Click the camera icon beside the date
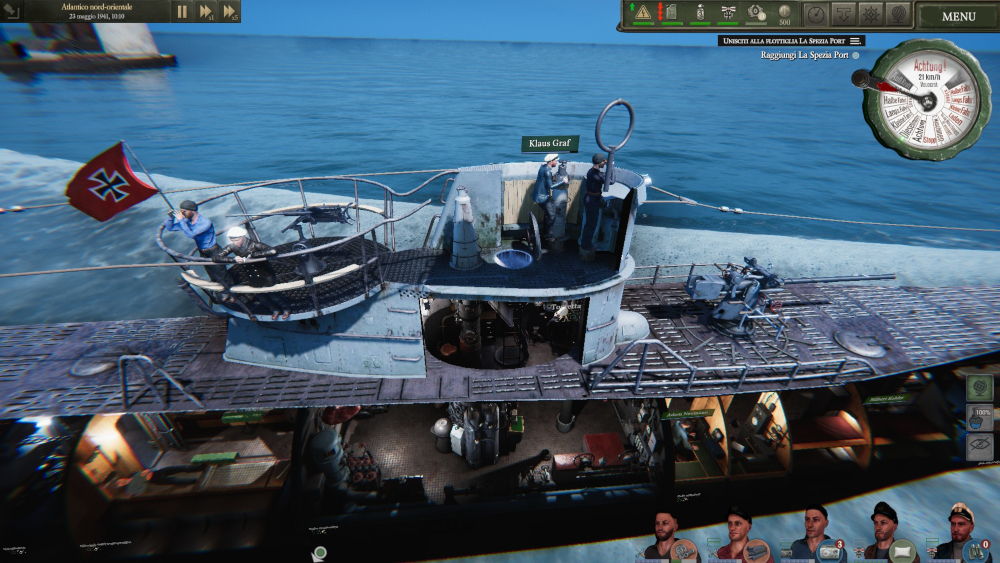1000x563 pixels. pos(12,12)
